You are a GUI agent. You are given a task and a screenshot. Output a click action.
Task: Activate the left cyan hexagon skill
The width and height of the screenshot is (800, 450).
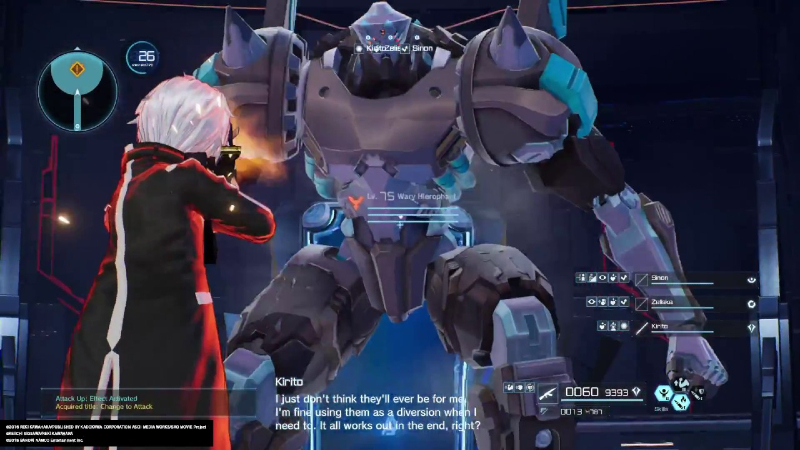coord(663,393)
